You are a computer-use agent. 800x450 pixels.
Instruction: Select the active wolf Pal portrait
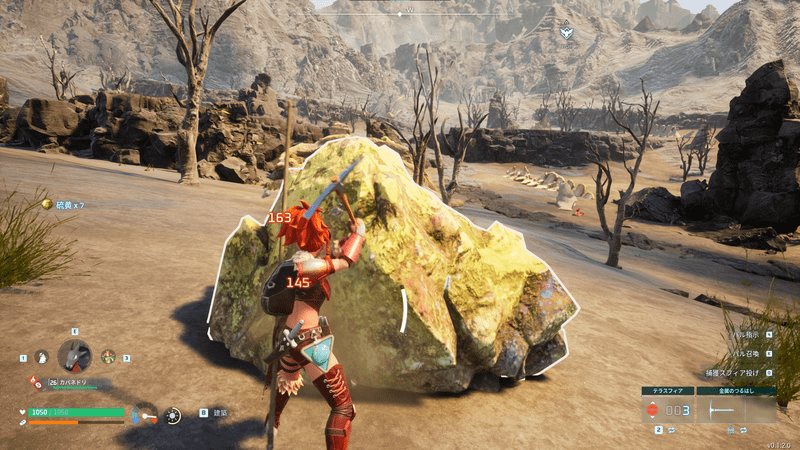point(75,356)
